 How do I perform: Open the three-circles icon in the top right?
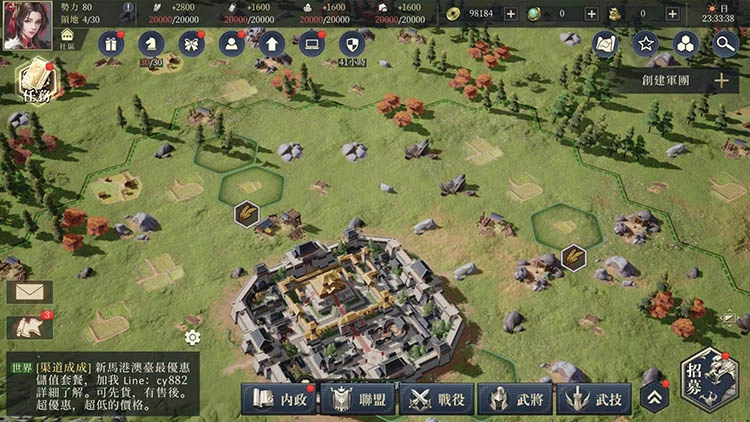(x=686, y=44)
